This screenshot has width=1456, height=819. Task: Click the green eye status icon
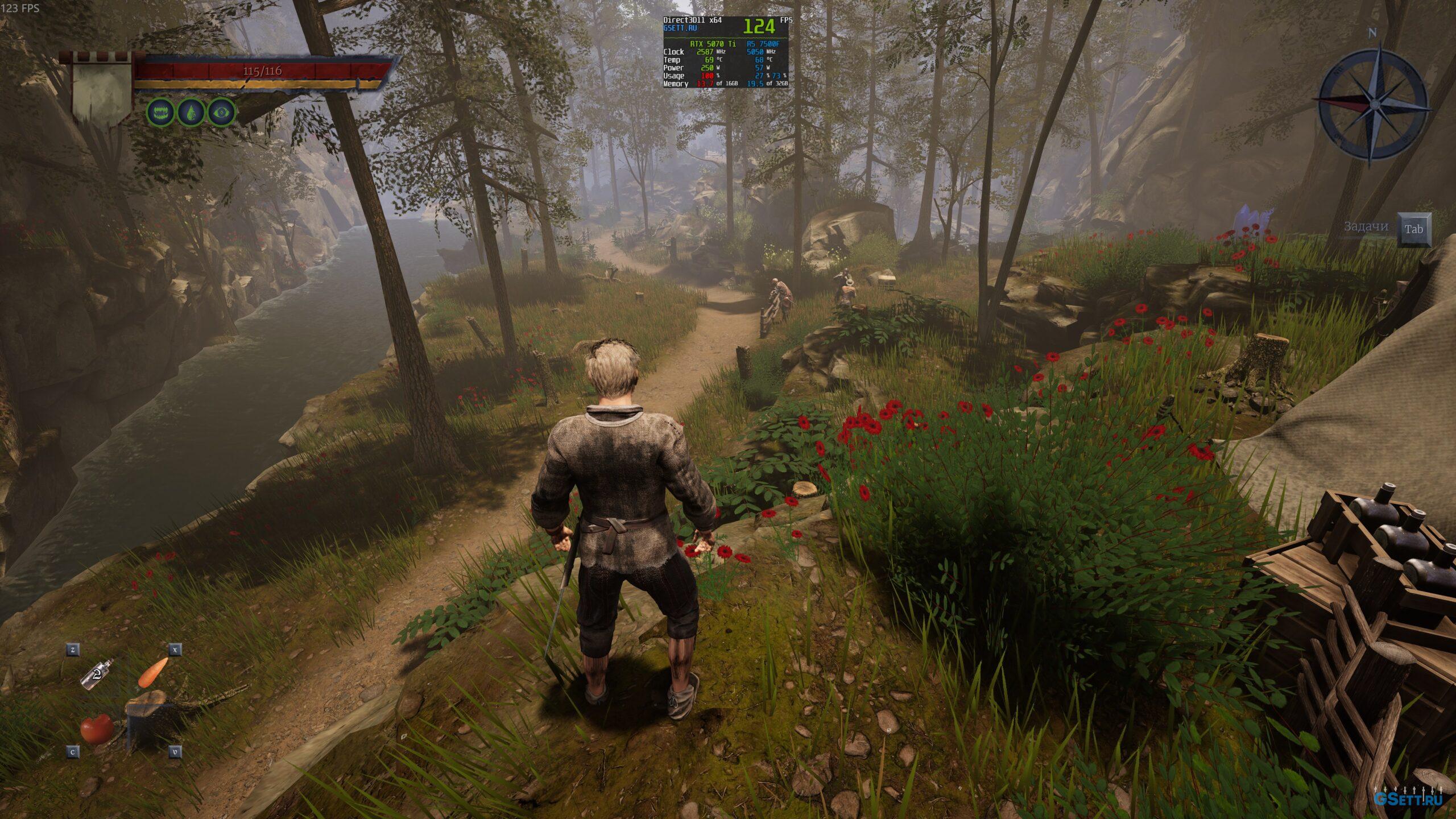[x=221, y=113]
